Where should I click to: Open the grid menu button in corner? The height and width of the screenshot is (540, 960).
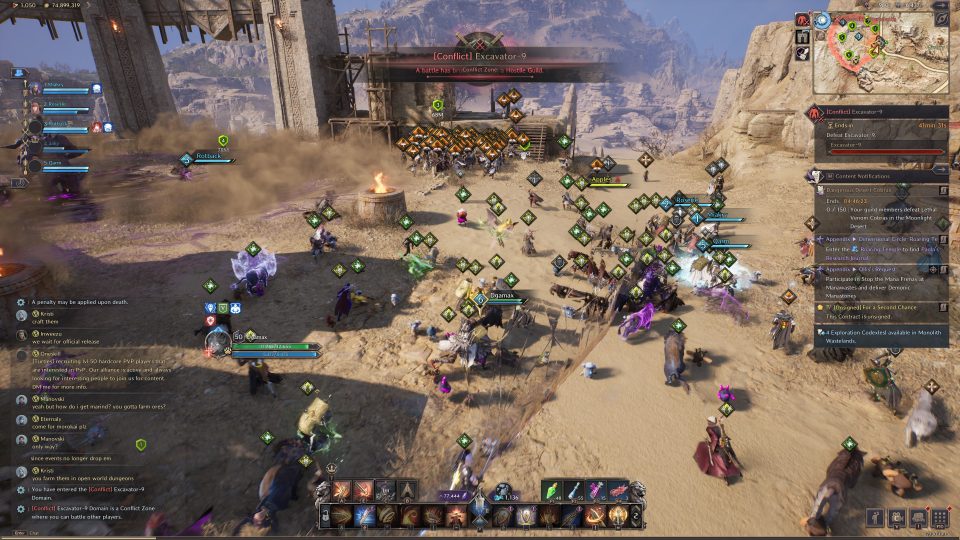939,518
